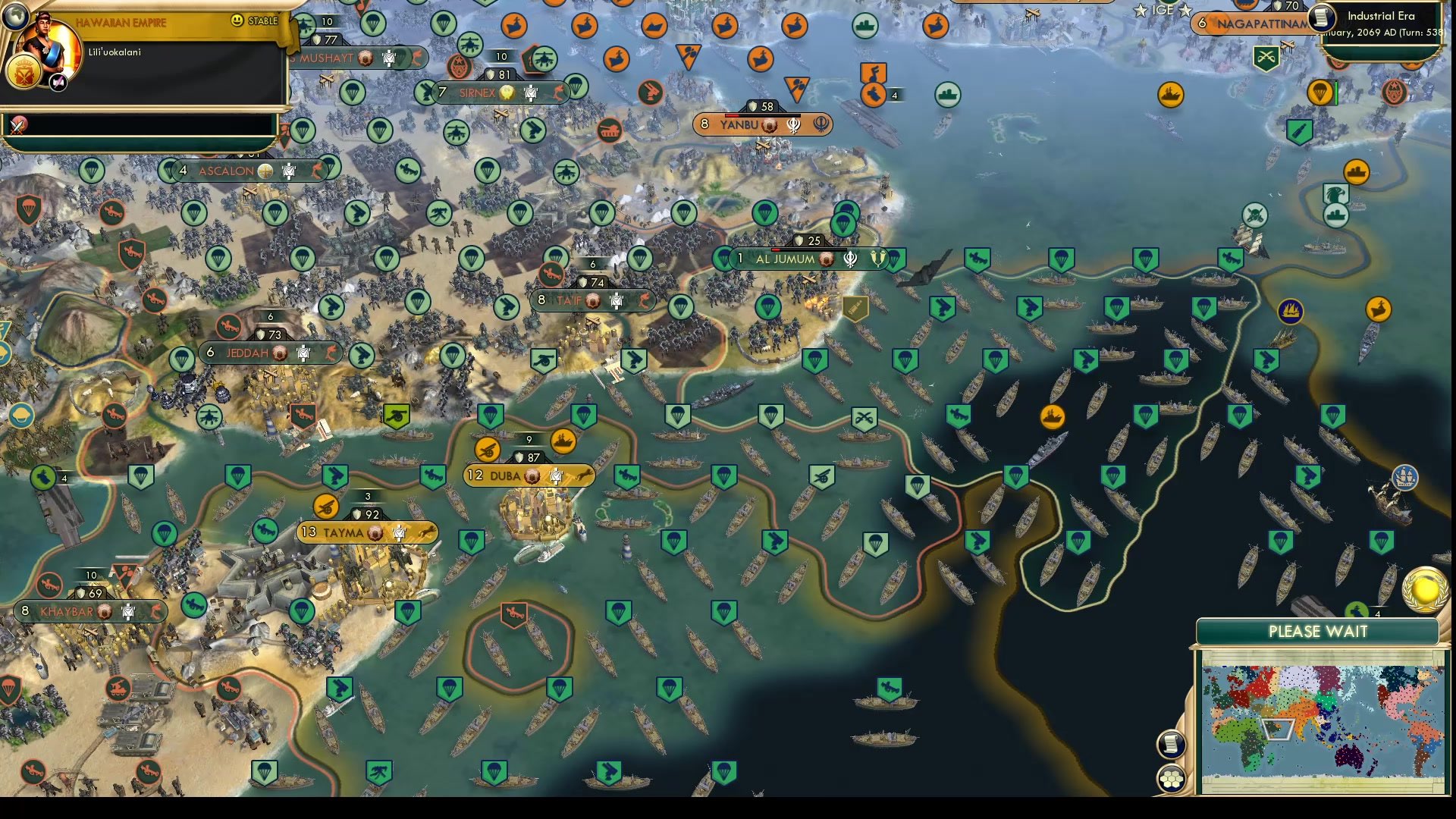
Task: Click the Khaybar city name banner
Action: tap(66, 609)
